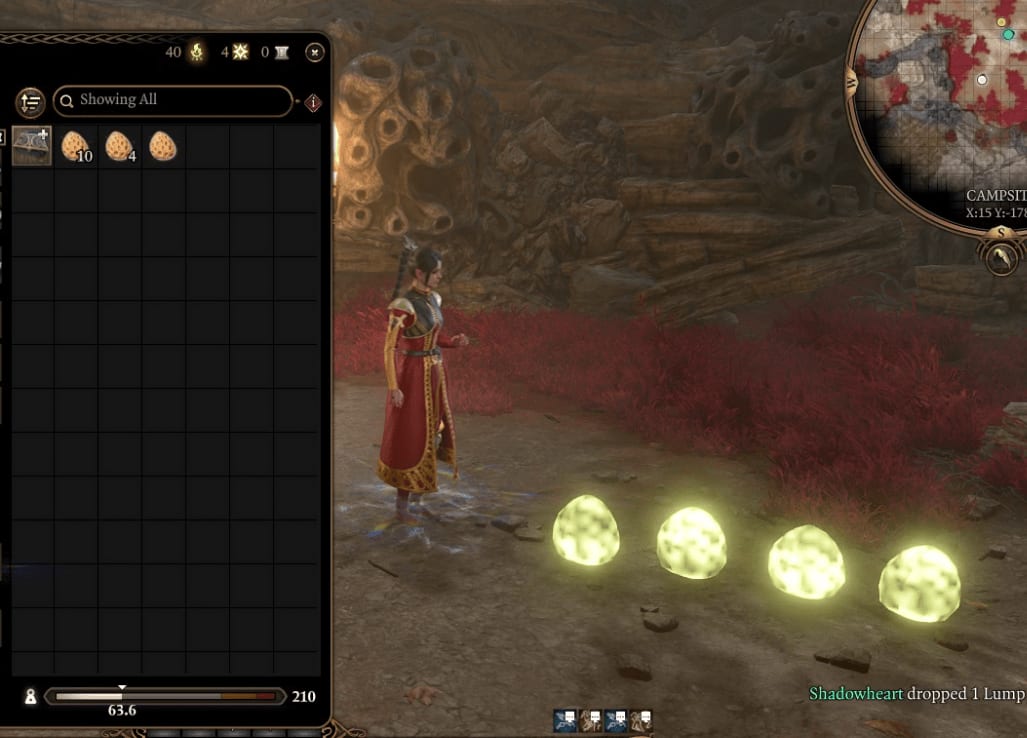Select the first inventory slot with plus sign
The height and width of the screenshot is (738, 1027).
(x=32, y=146)
